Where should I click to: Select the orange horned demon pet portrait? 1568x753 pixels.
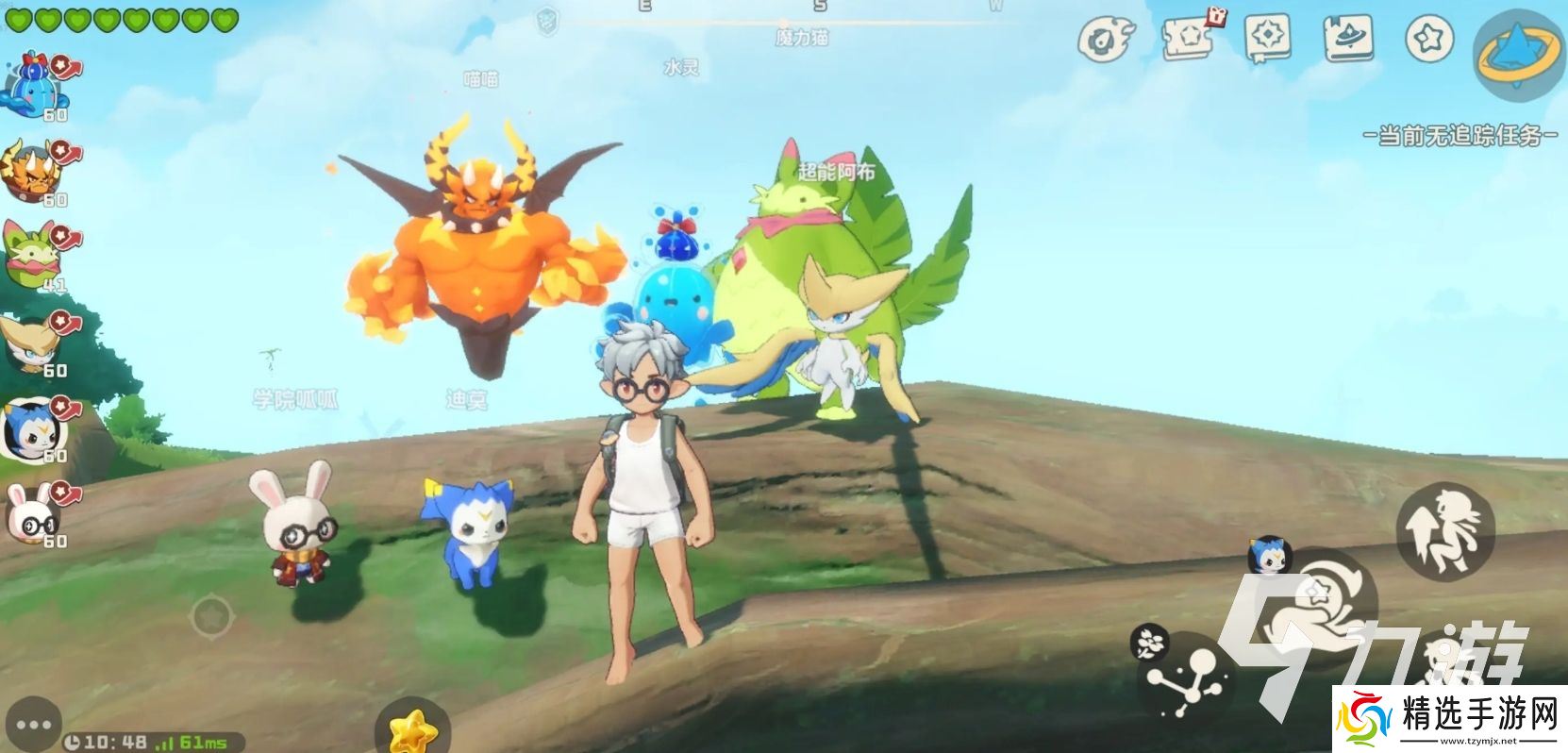[x=32, y=170]
